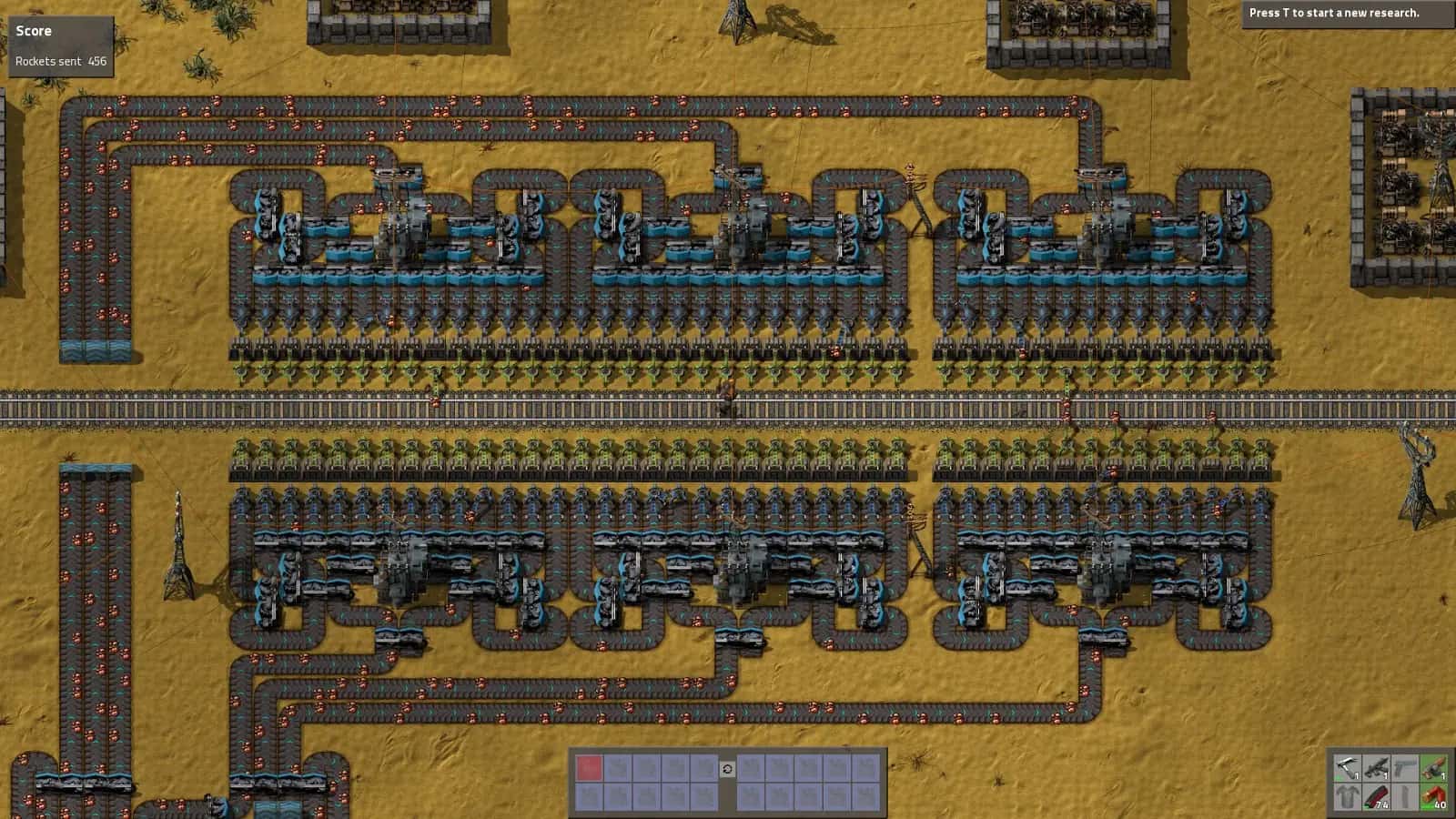Select the pickaxe tool in the bottom-right toolbar
The image size is (1456, 819).
[1346, 767]
